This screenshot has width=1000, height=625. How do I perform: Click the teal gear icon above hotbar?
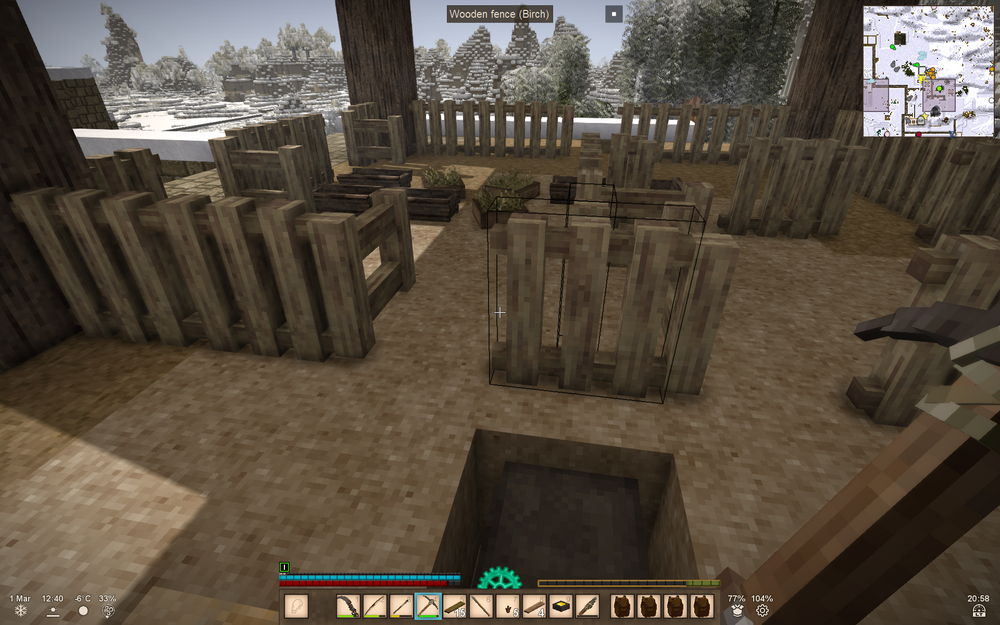[x=499, y=579]
